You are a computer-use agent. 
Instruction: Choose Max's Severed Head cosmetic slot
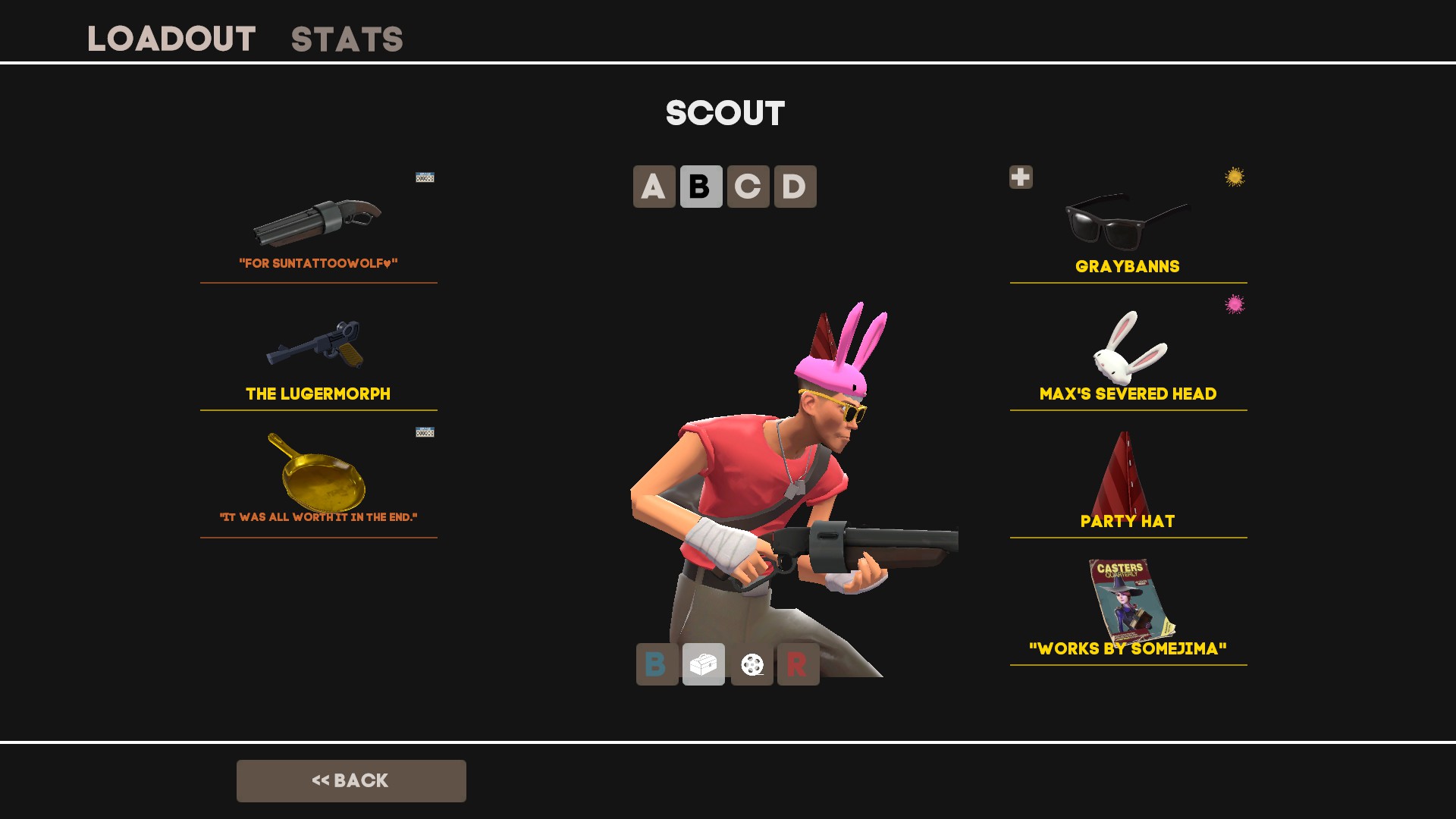[x=1128, y=352]
